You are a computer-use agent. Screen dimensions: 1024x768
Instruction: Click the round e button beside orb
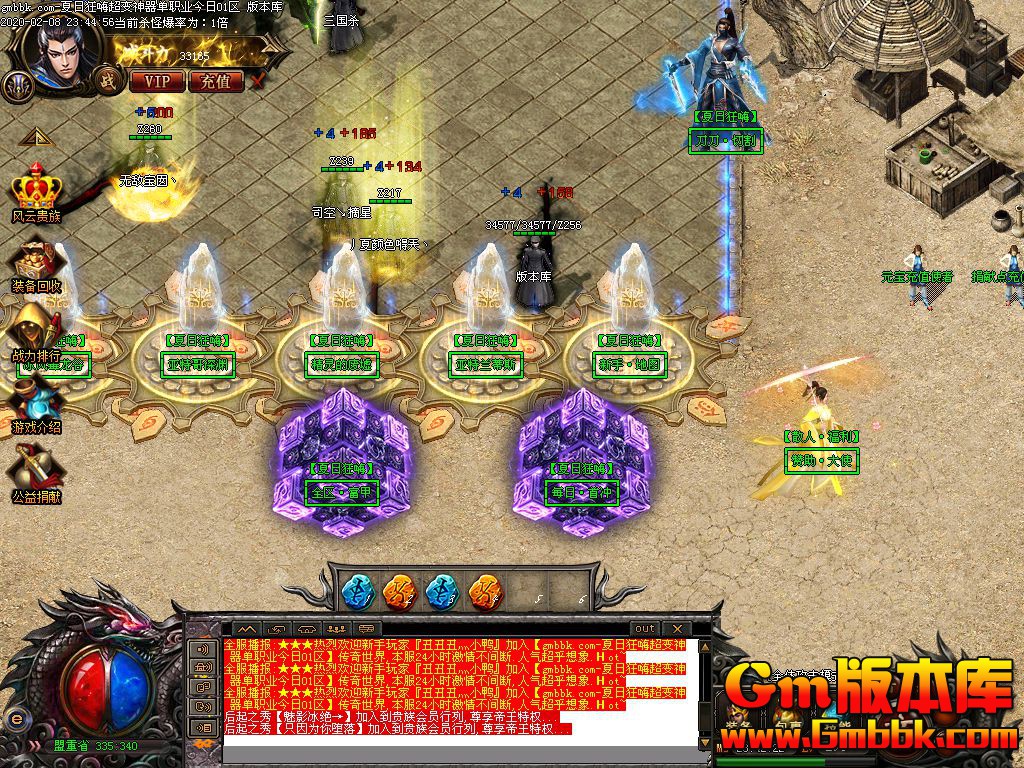click(16, 718)
